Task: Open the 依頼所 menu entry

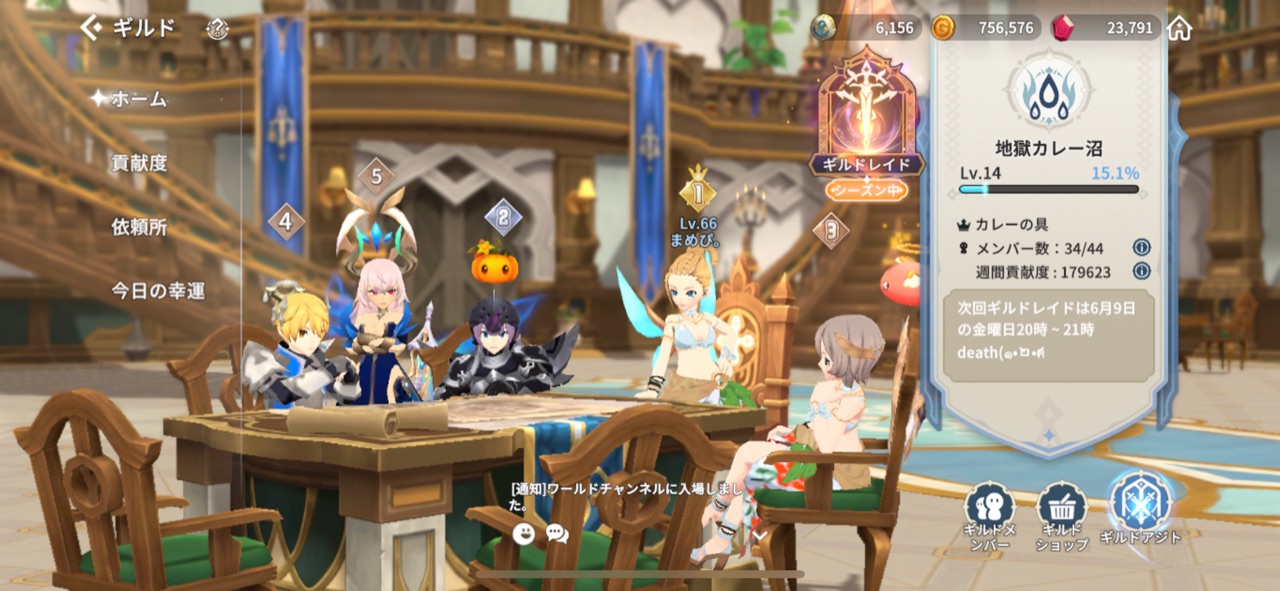Action: pos(139,227)
